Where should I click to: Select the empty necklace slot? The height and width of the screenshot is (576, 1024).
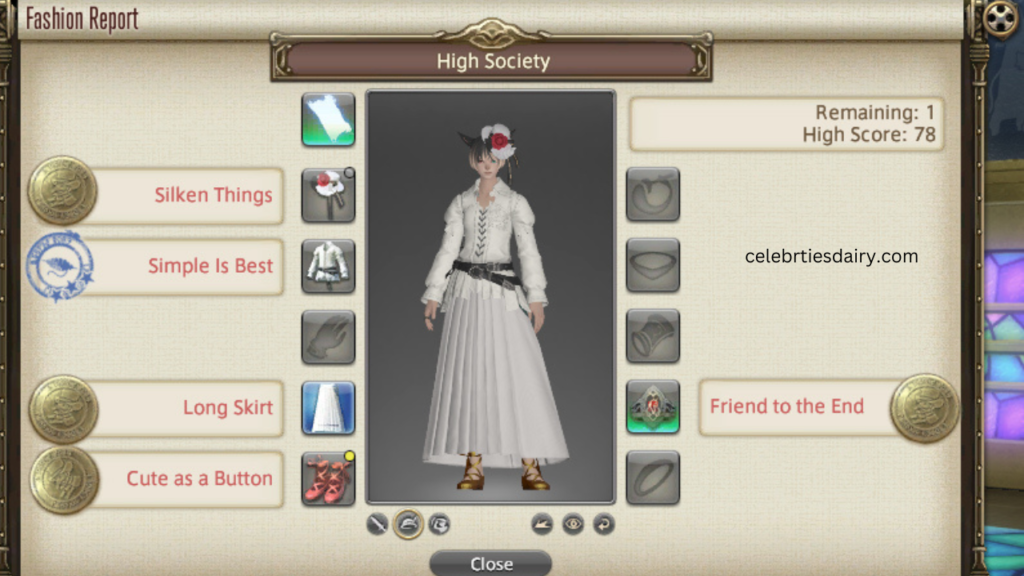coord(653,266)
